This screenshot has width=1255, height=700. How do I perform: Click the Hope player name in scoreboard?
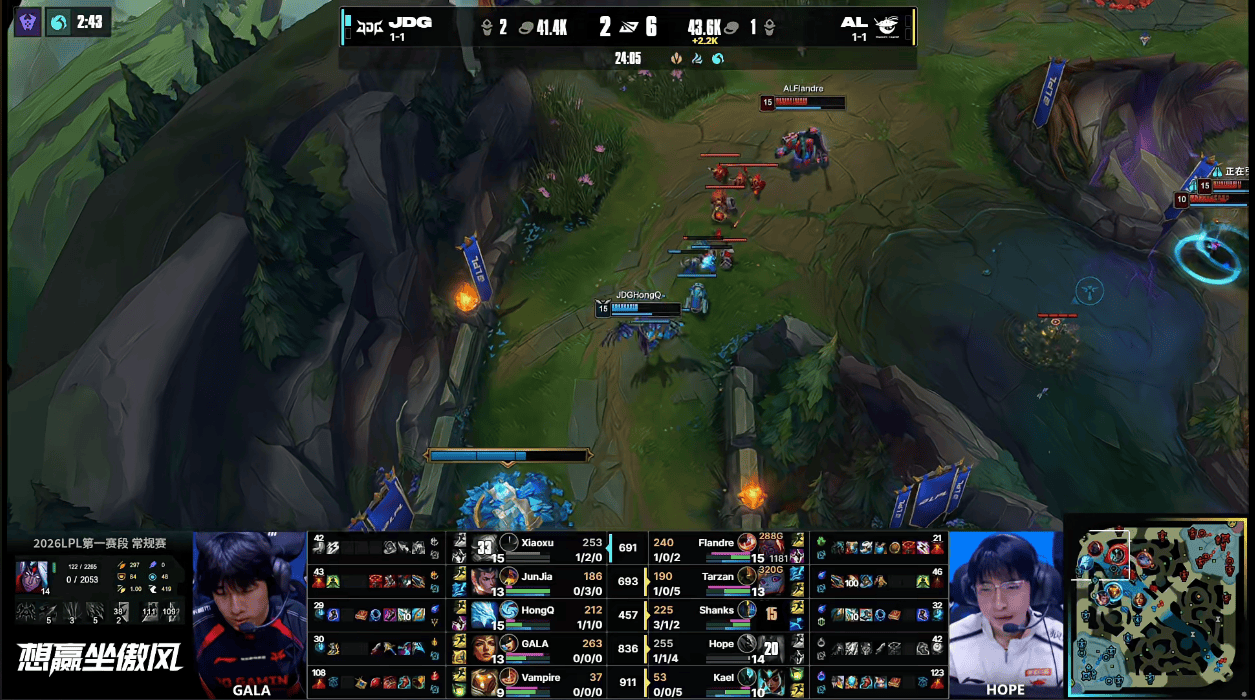(x=721, y=644)
